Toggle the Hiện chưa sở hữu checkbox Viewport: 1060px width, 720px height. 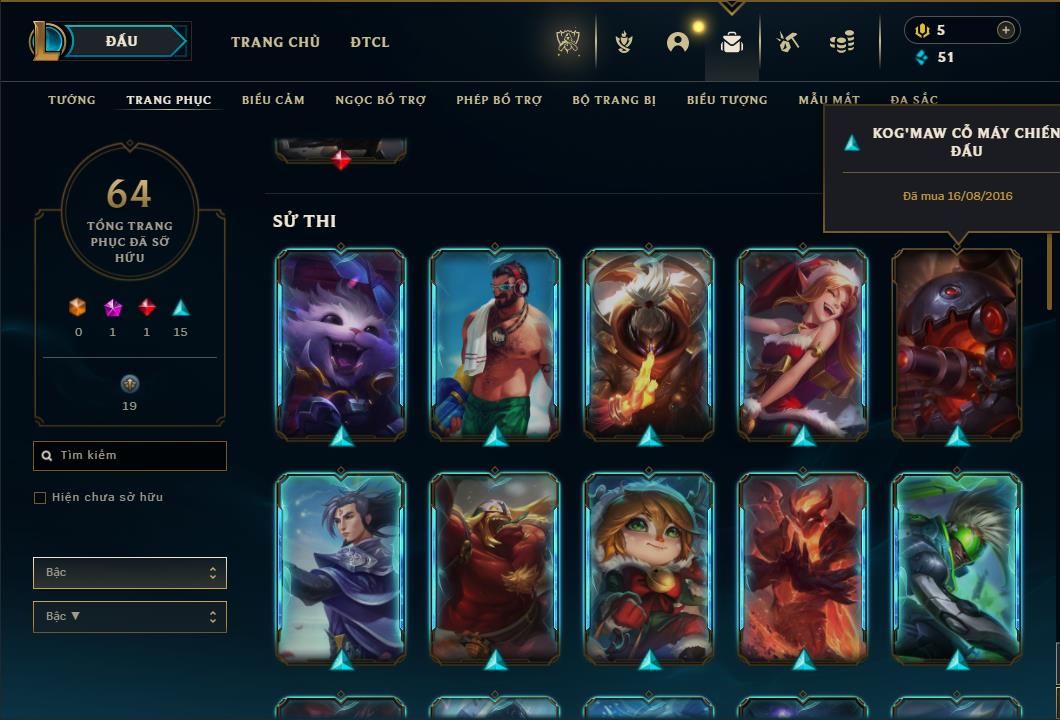tap(40, 498)
